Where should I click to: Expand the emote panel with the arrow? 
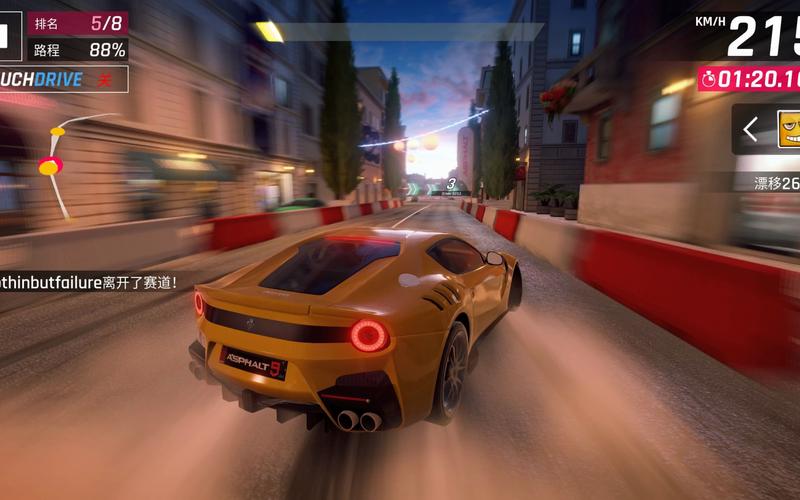pyautogui.click(x=751, y=128)
